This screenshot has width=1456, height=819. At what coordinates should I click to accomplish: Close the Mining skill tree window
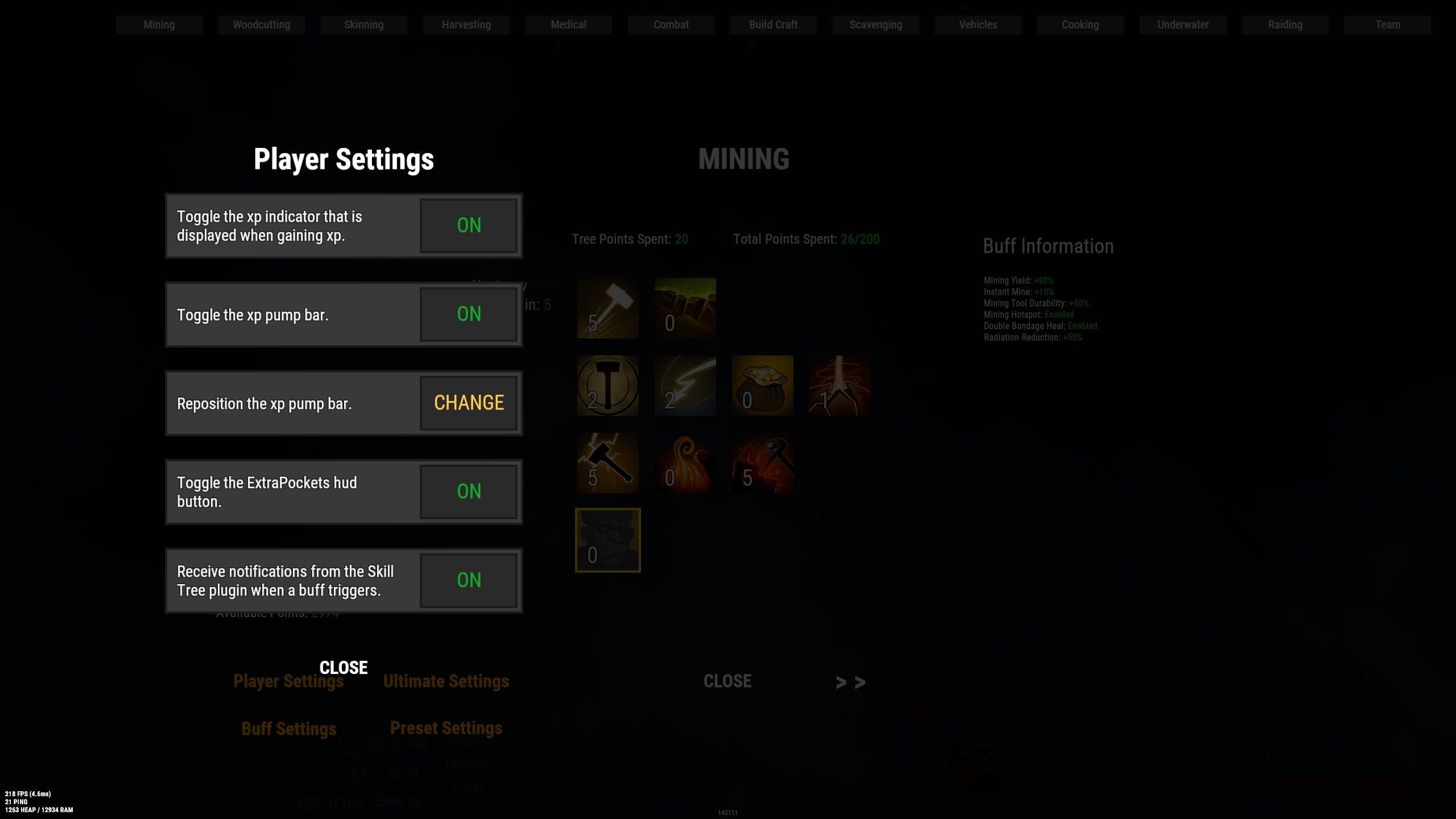727,681
